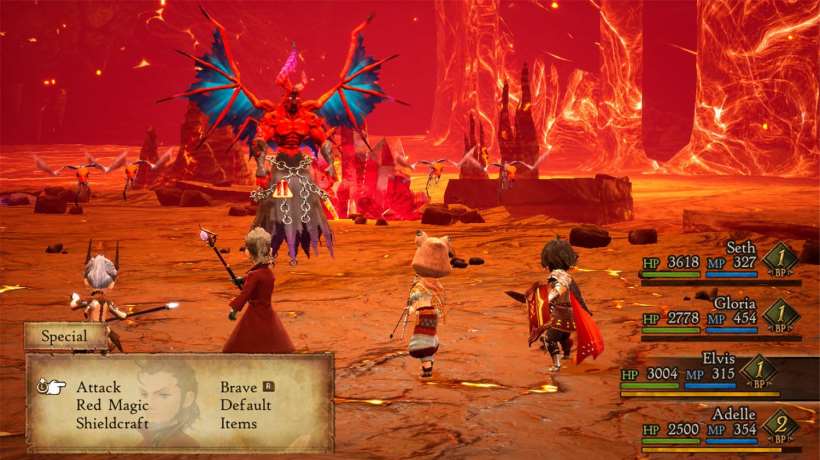820x460 pixels.
Task: Open the Special tab
Action: click(65, 337)
